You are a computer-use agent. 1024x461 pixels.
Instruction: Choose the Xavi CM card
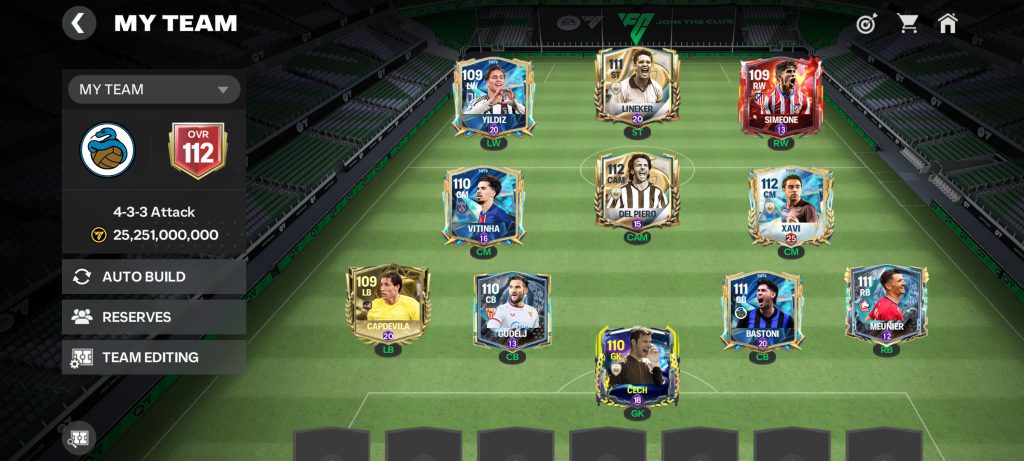(x=791, y=205)
